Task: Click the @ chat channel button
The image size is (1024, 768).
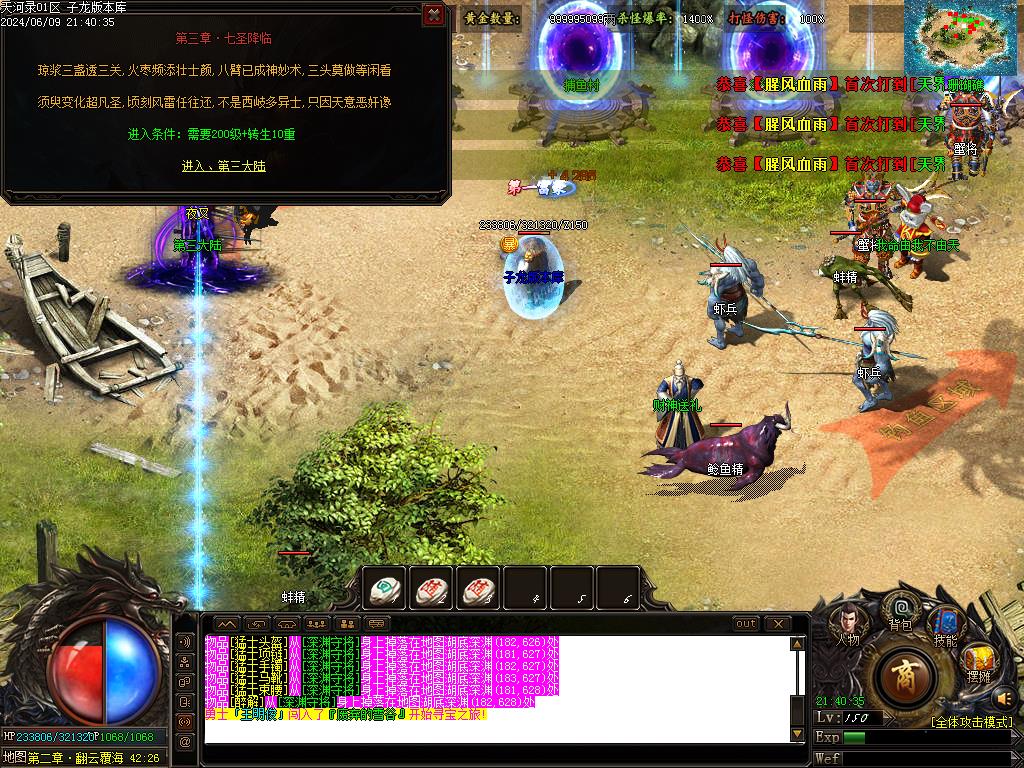Action: click(184, 742)
